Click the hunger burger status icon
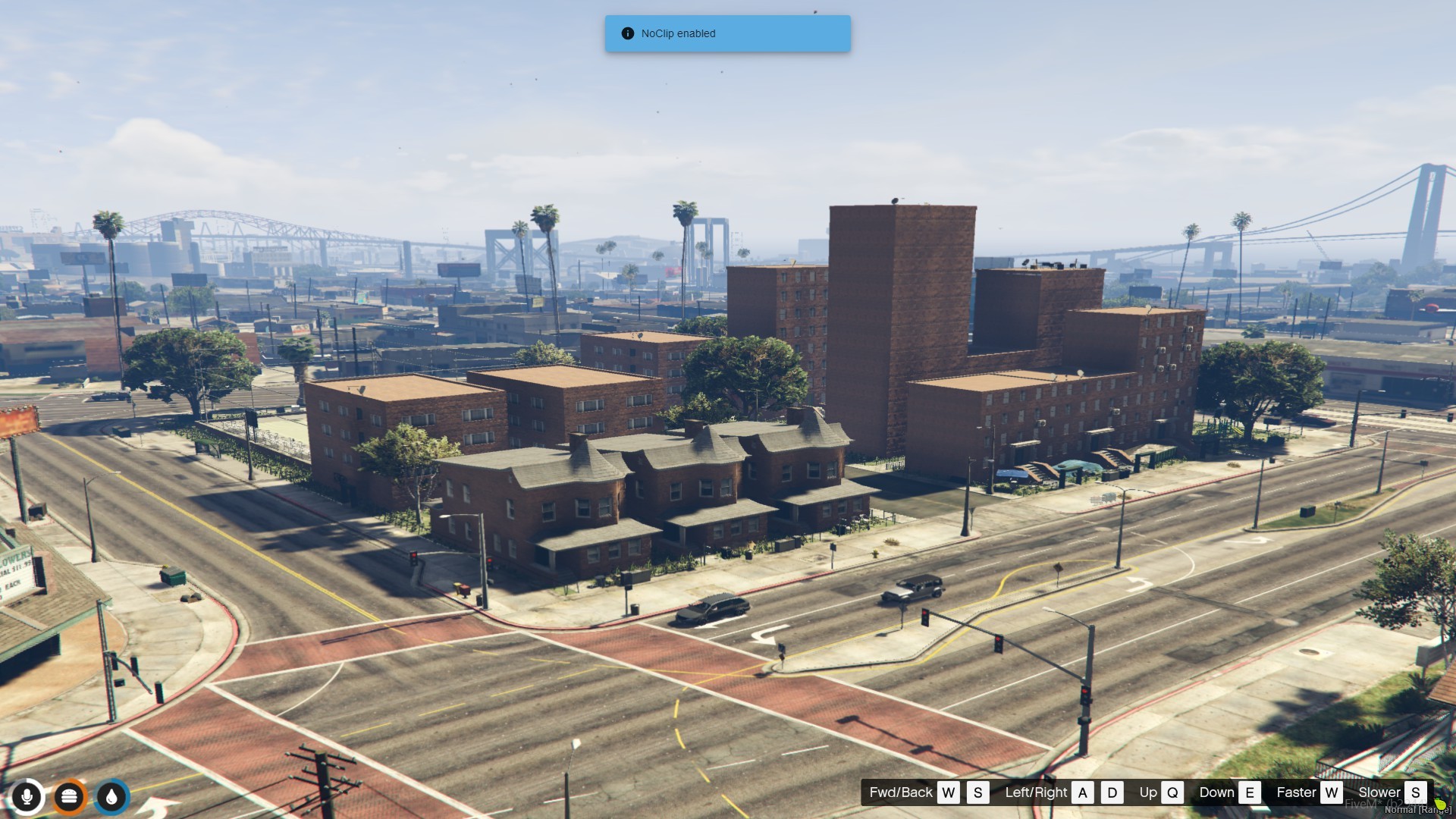 [x=70, y=796]
